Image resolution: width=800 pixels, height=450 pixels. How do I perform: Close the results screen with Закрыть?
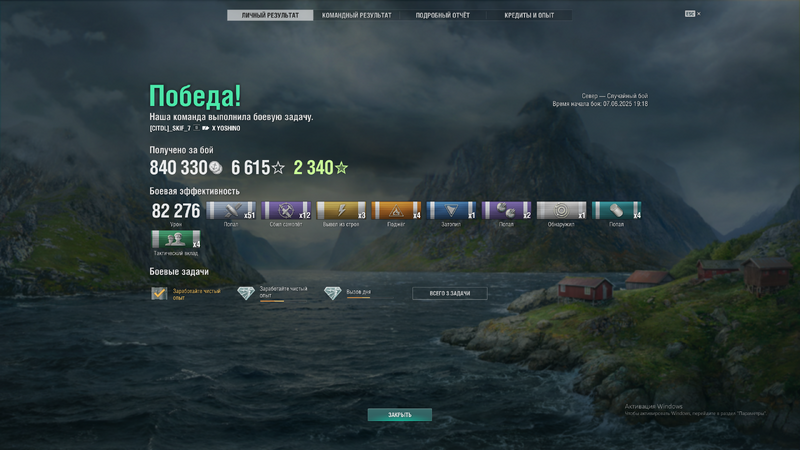coord(400,414)
